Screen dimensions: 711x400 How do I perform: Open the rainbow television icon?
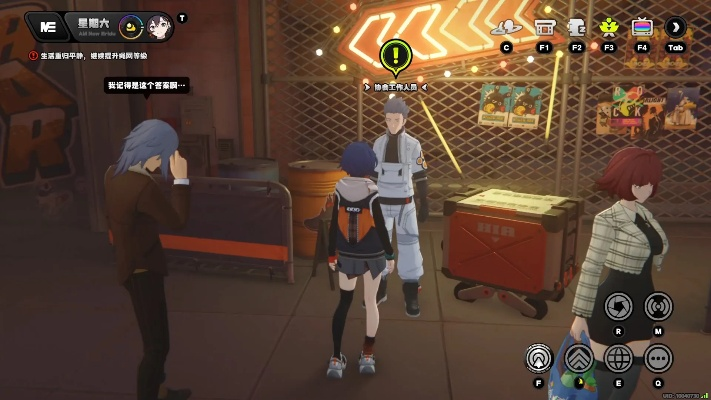[641, 27]
